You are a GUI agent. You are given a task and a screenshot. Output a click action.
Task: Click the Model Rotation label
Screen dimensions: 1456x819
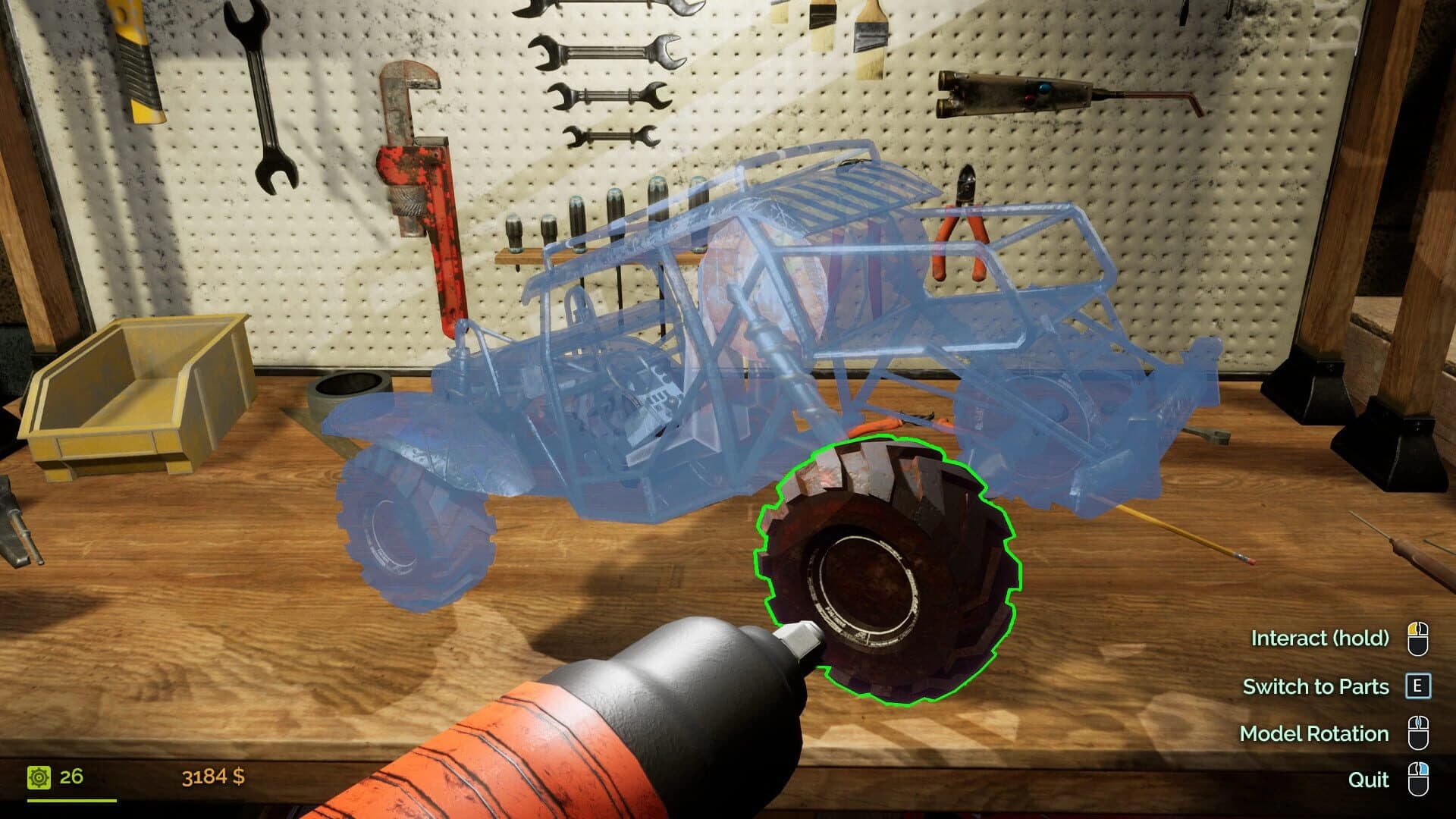(1313, 733)
